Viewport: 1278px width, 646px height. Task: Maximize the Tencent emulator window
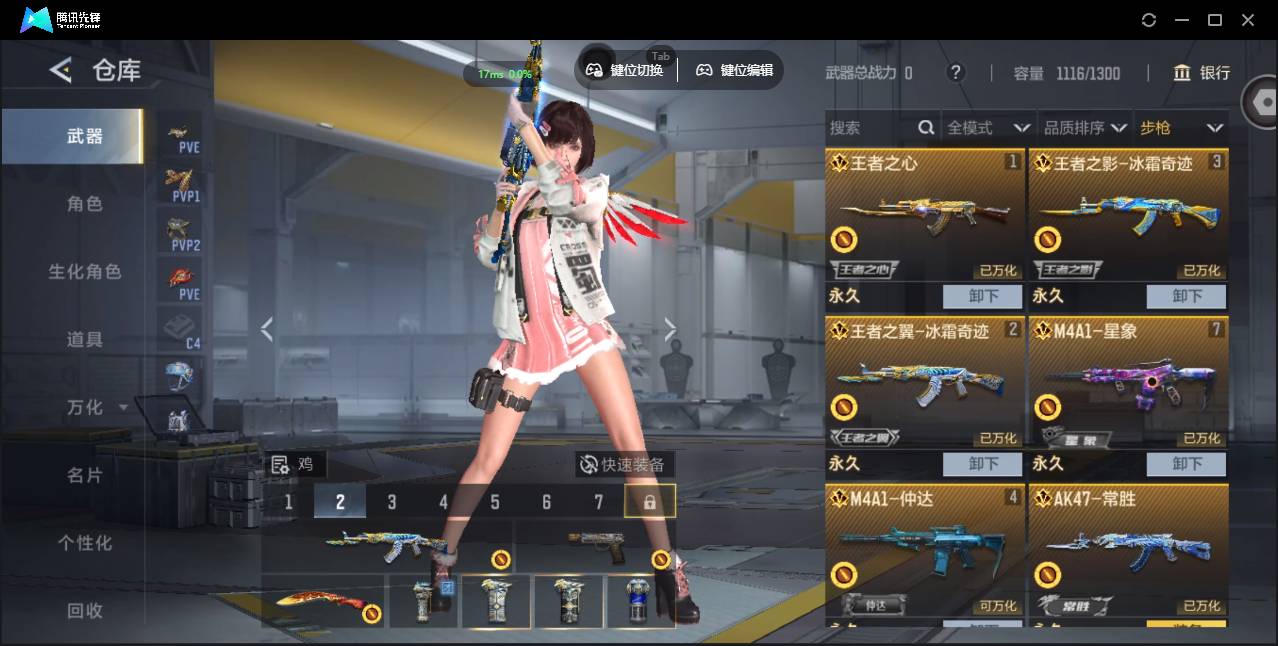[x=1215, y=20]
